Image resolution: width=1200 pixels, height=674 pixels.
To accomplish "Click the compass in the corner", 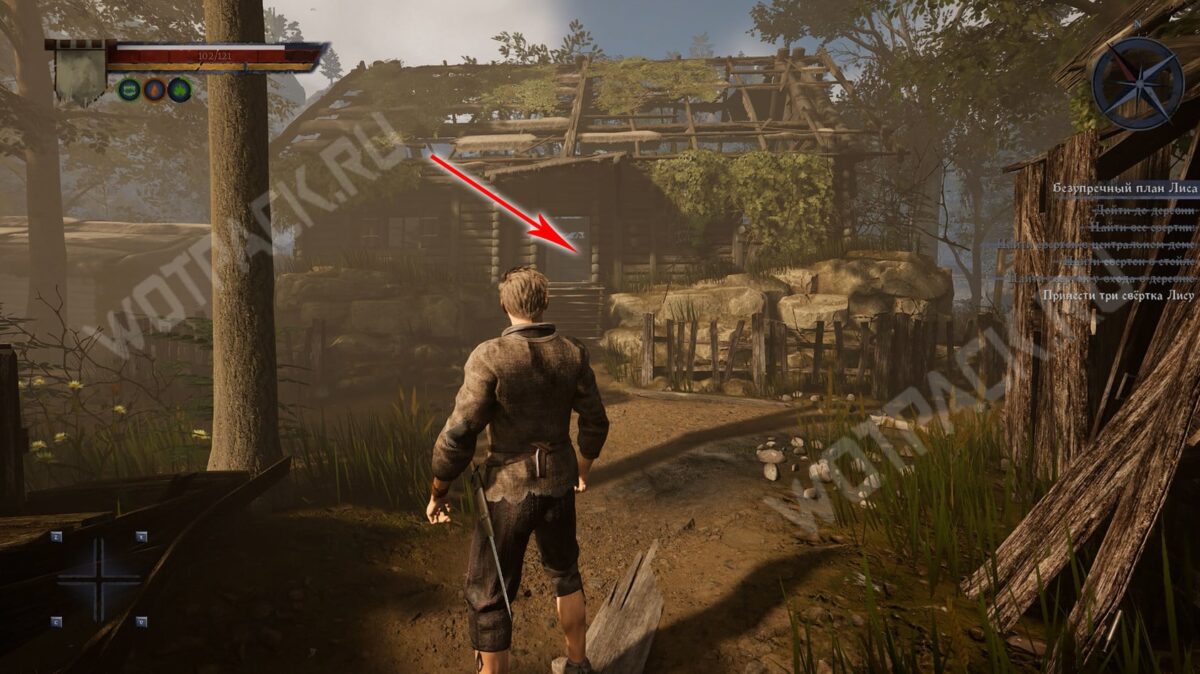I will coord(1138,82).
